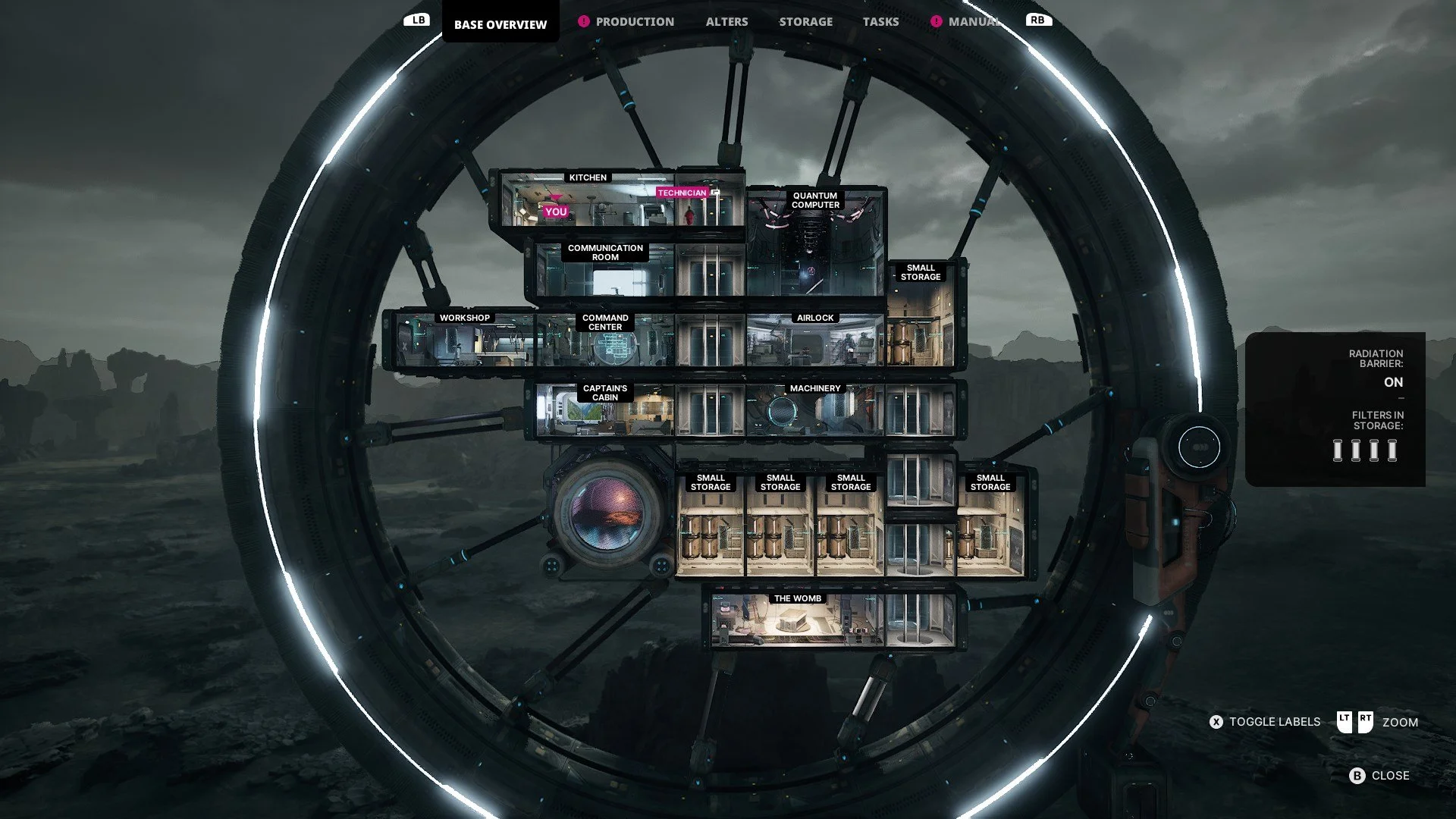This screenshot has height=819, width=1456.
Task: Select the Kitchen room
Action: pyautogui.click(x=588, y=201)
